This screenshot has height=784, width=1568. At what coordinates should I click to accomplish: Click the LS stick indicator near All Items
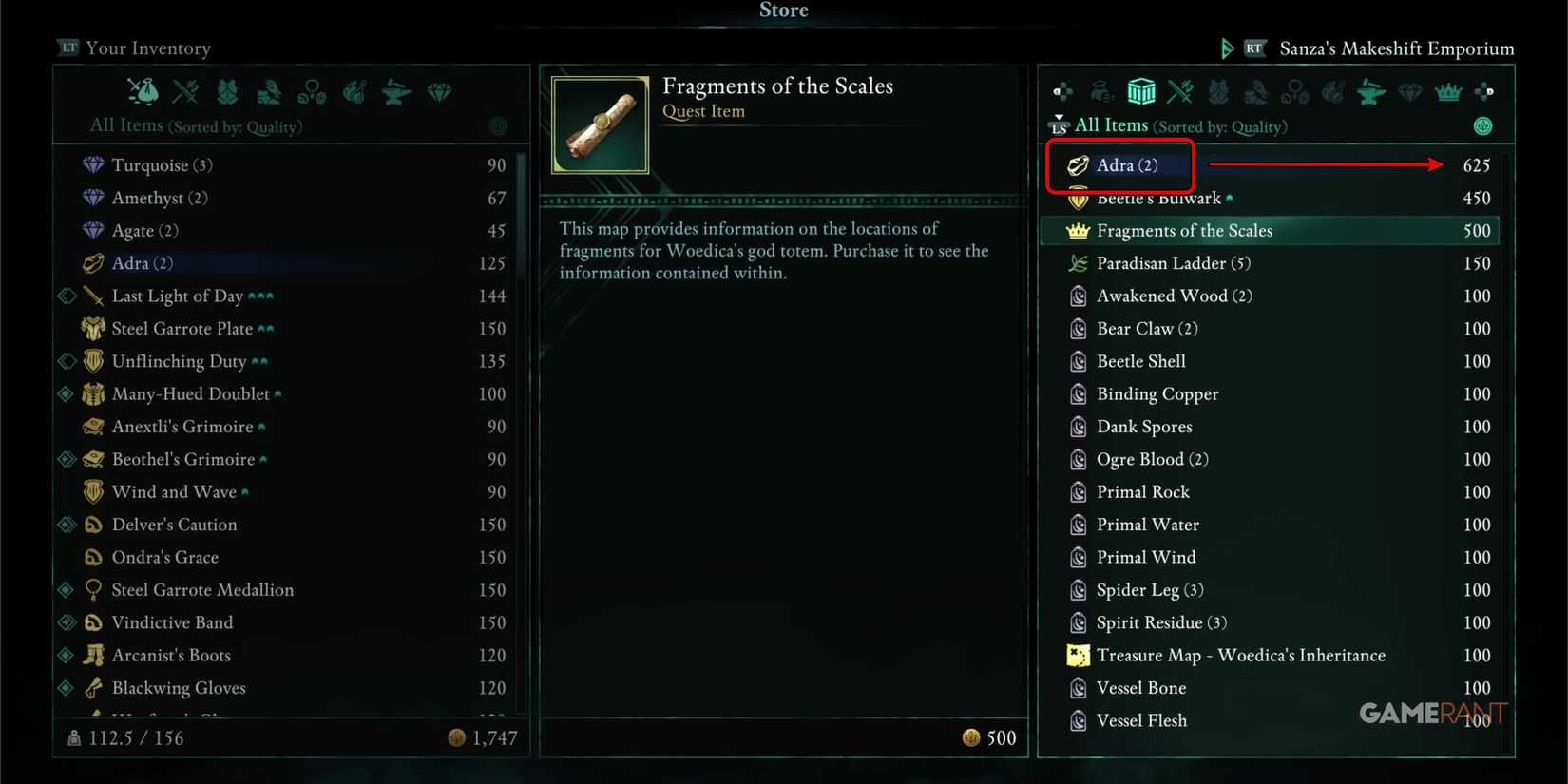click(1058, 124)
